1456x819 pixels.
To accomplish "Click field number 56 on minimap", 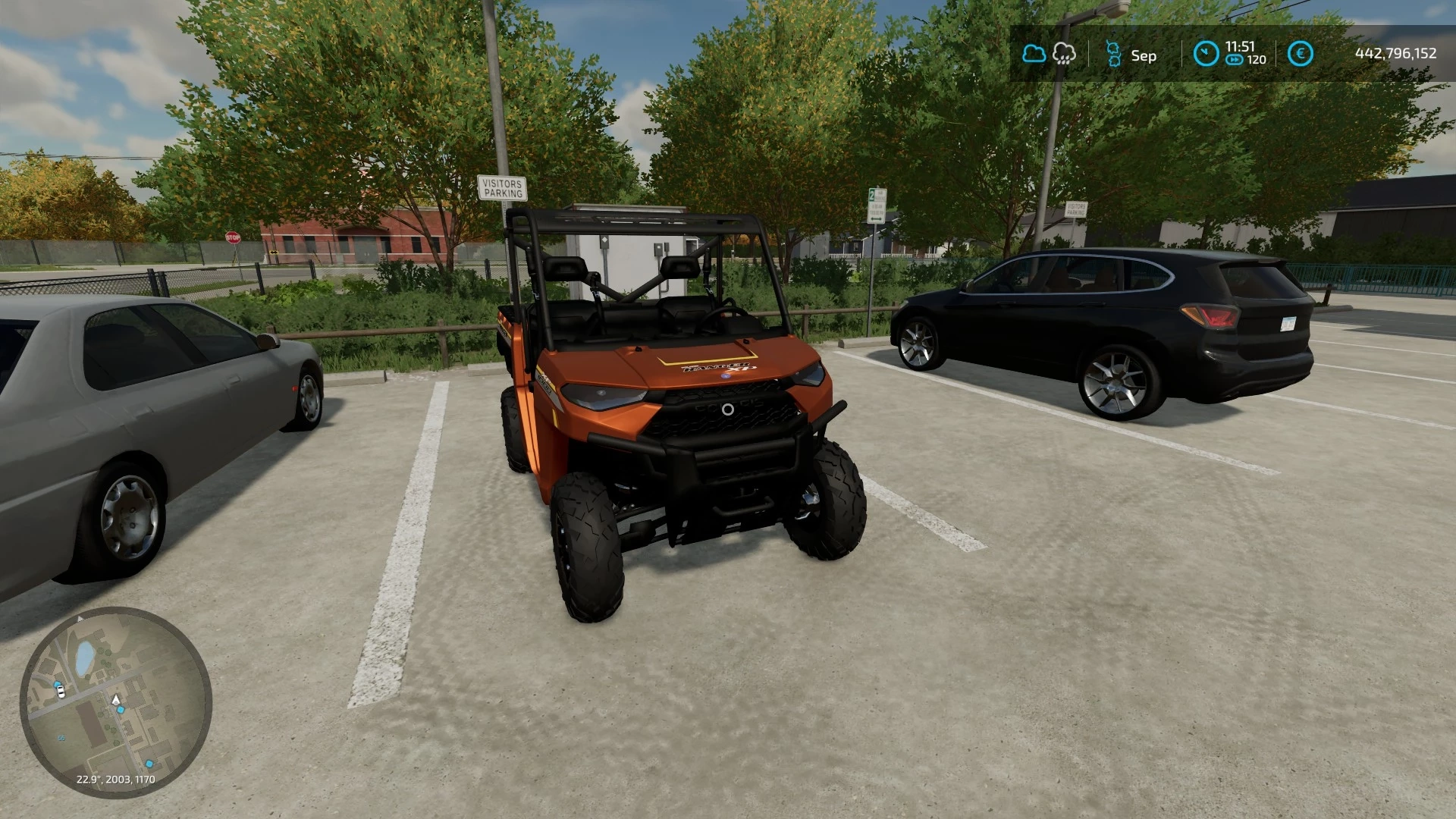I will click(61, 738).
